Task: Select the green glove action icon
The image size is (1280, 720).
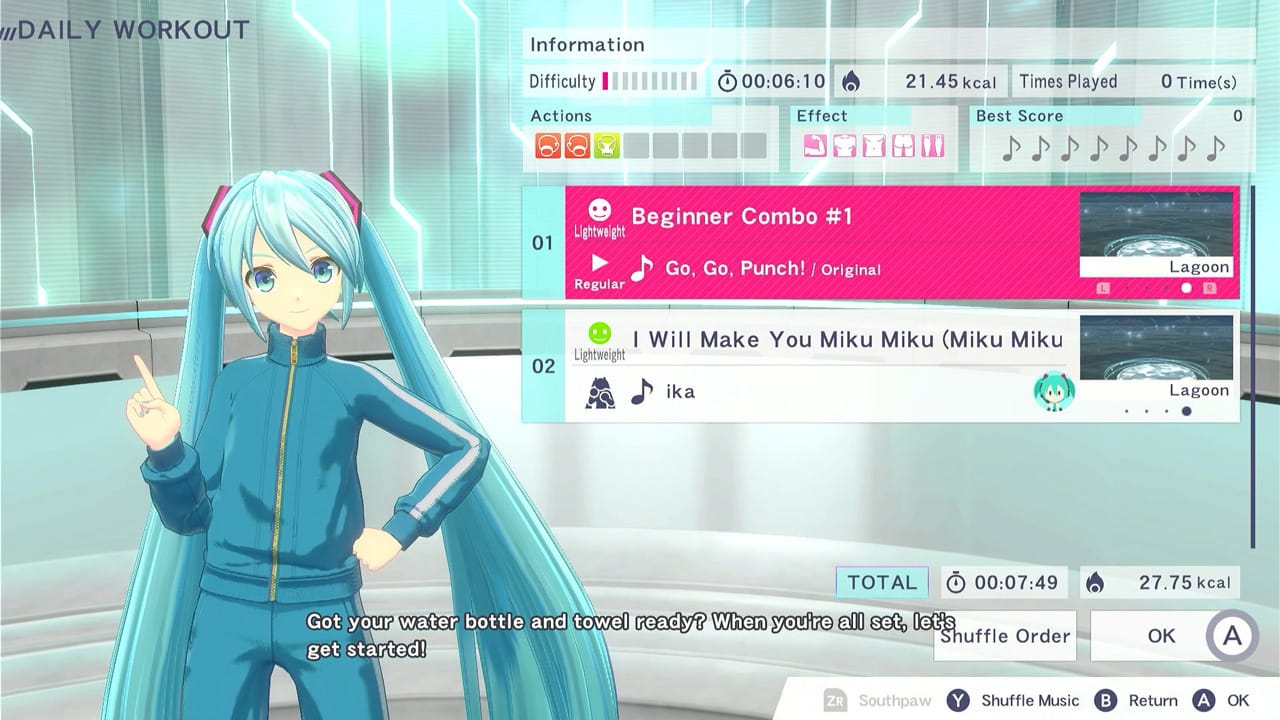Action: 608,147
